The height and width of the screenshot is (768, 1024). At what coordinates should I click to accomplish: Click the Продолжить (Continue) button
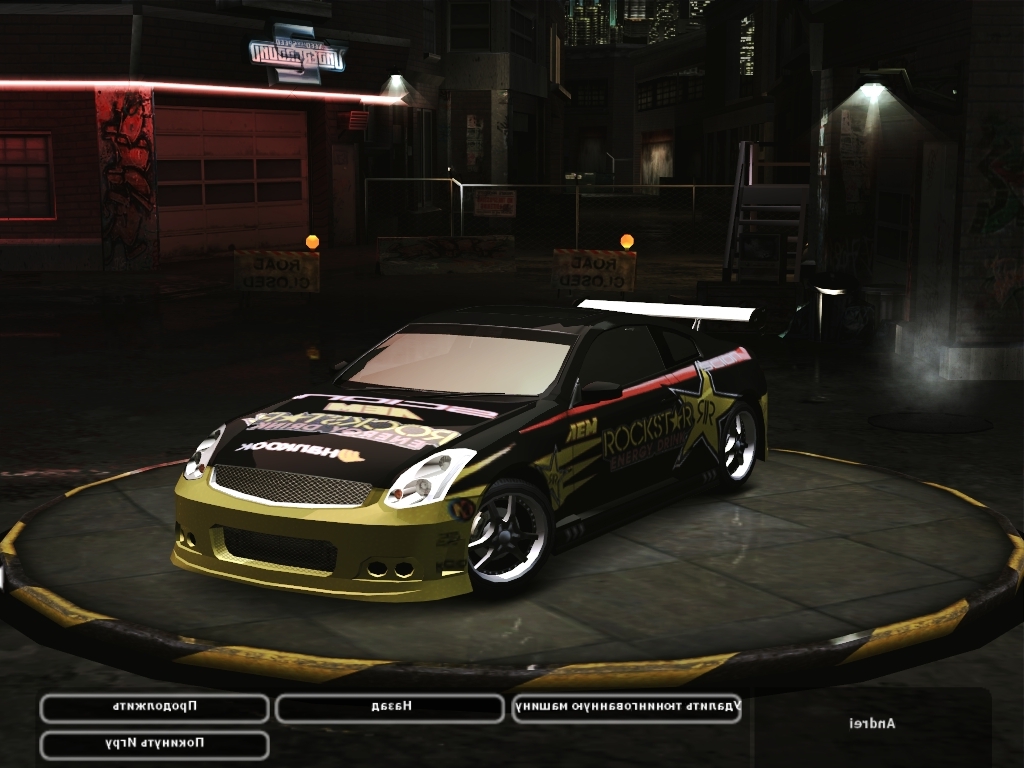pos(154,708)
